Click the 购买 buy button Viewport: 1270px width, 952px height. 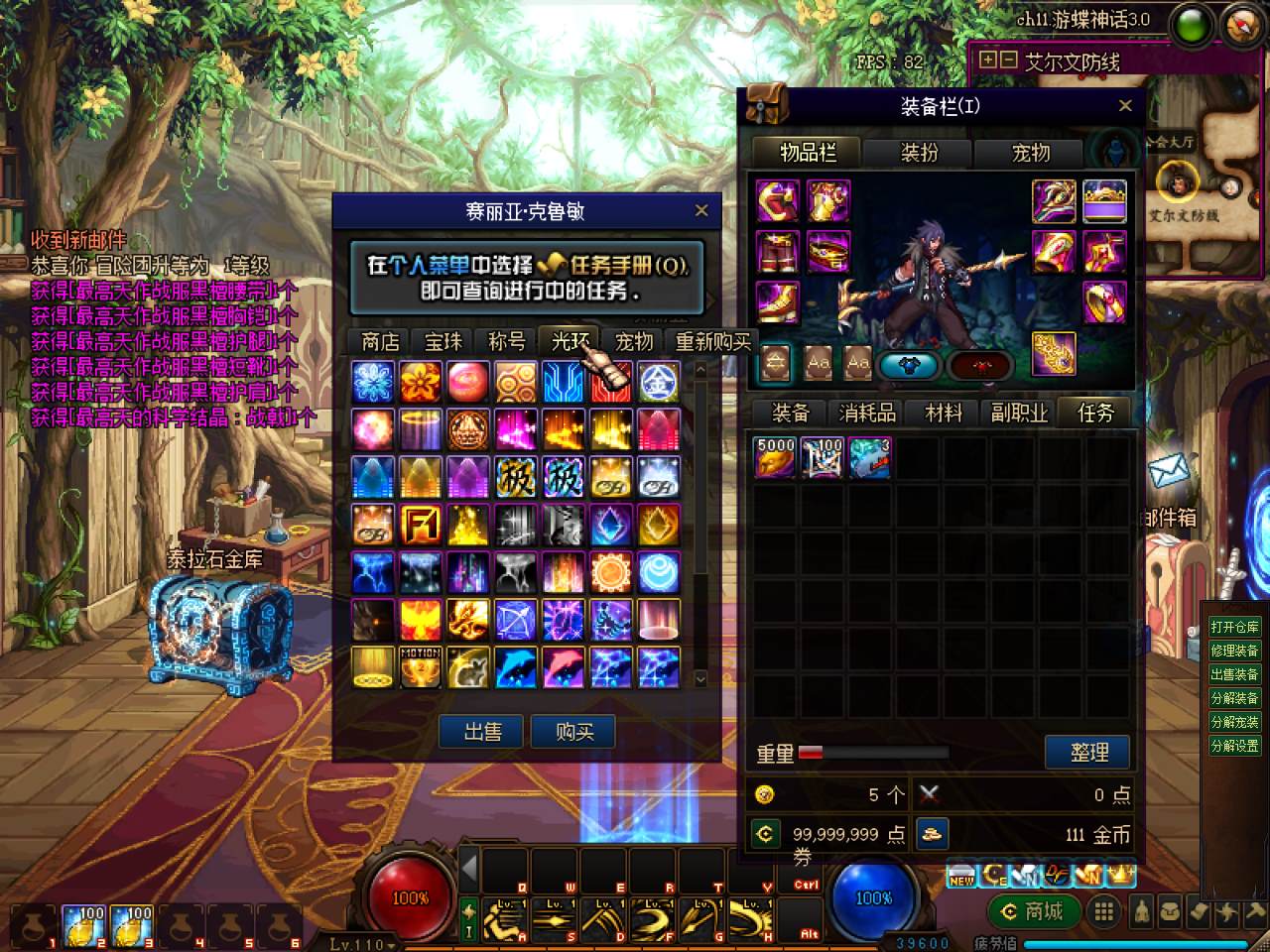pos(574,732)
